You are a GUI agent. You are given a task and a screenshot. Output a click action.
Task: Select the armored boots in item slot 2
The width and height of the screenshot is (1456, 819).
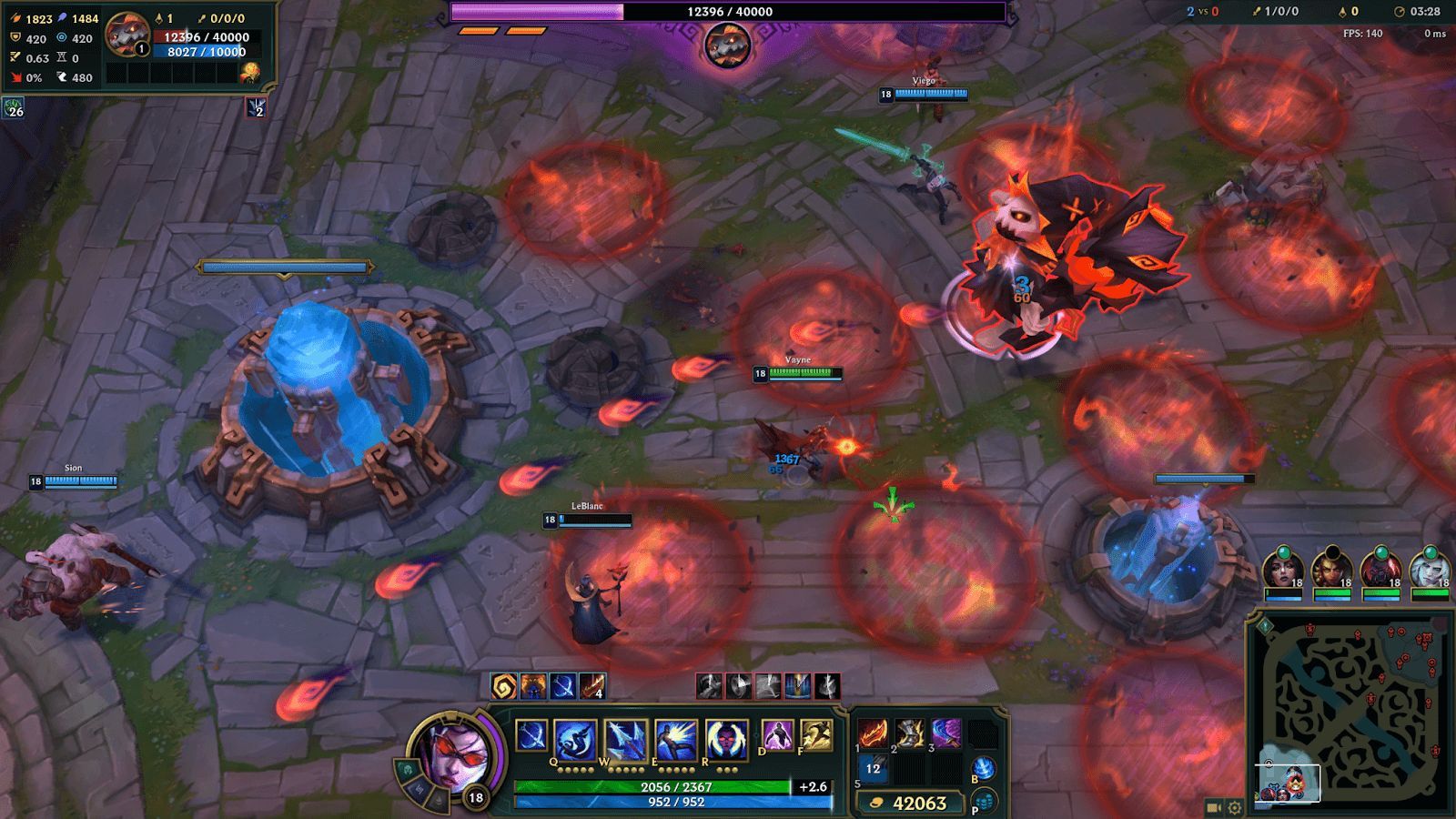910,733
